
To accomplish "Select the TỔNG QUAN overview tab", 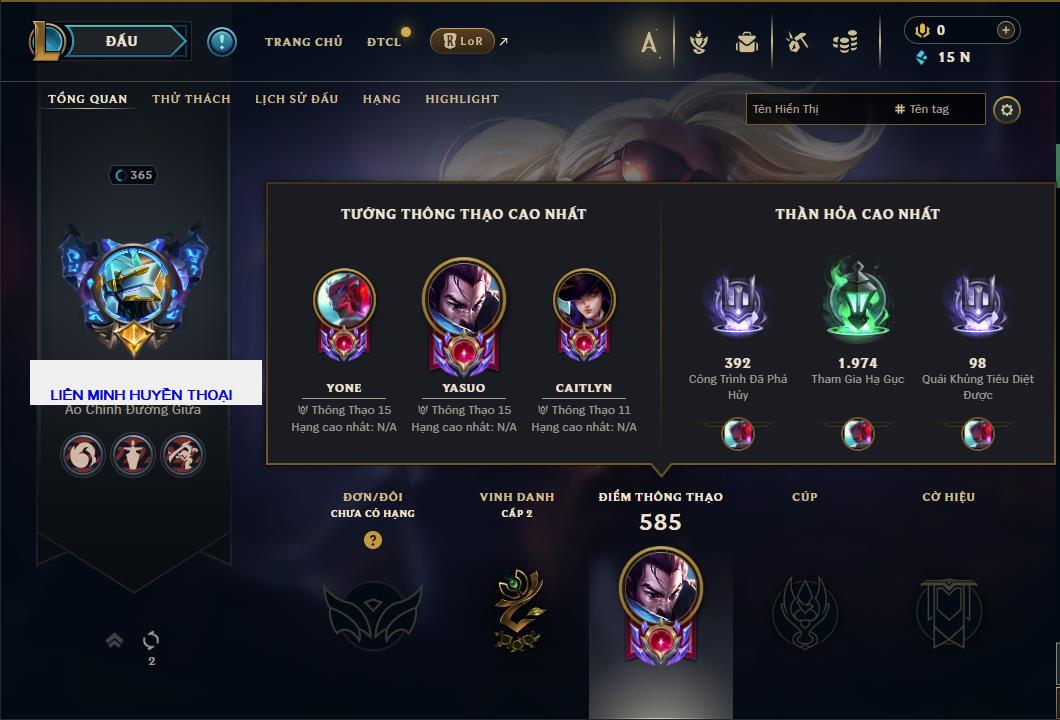I will pos(88,99).
